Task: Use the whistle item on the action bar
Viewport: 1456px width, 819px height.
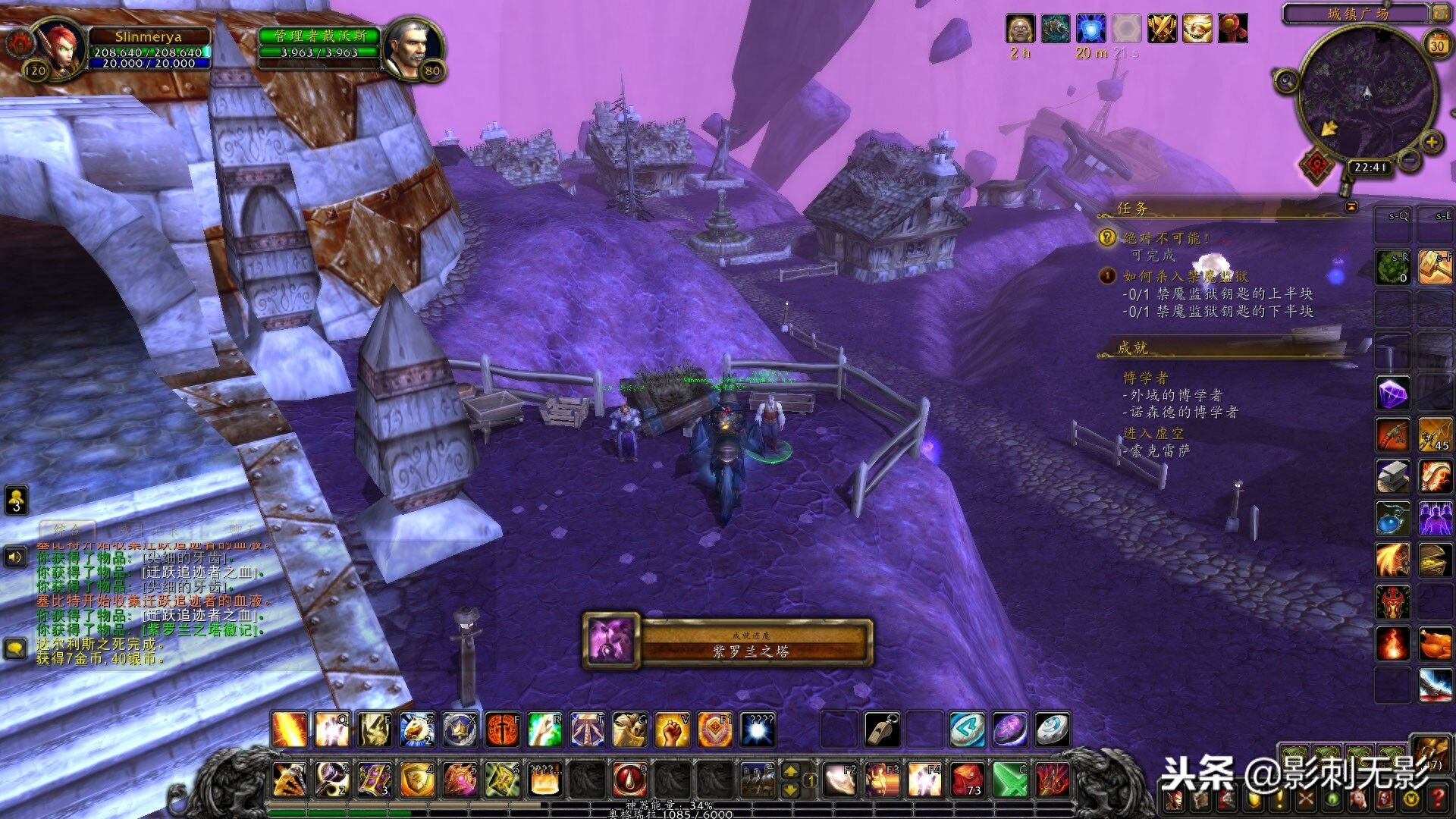Action: pyautogui.click(x=883, y=730)
